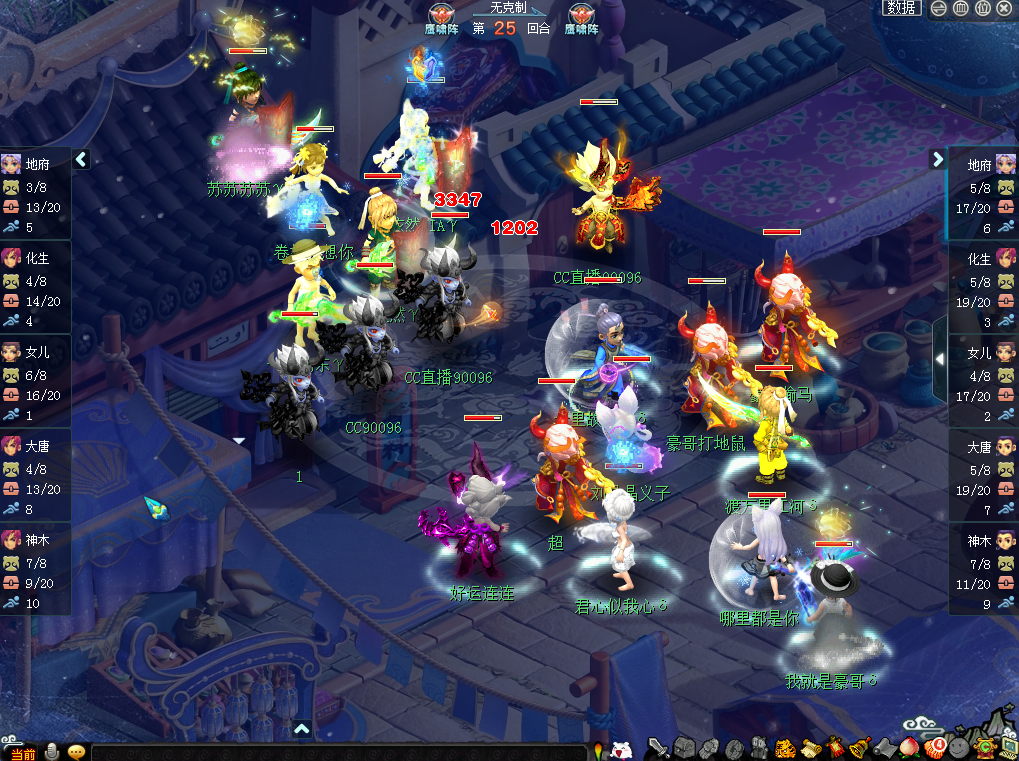The height and width of the screenshot is (761, 1019).
Task: Open the sword attack toolbar icon
Action: (658, 747)
